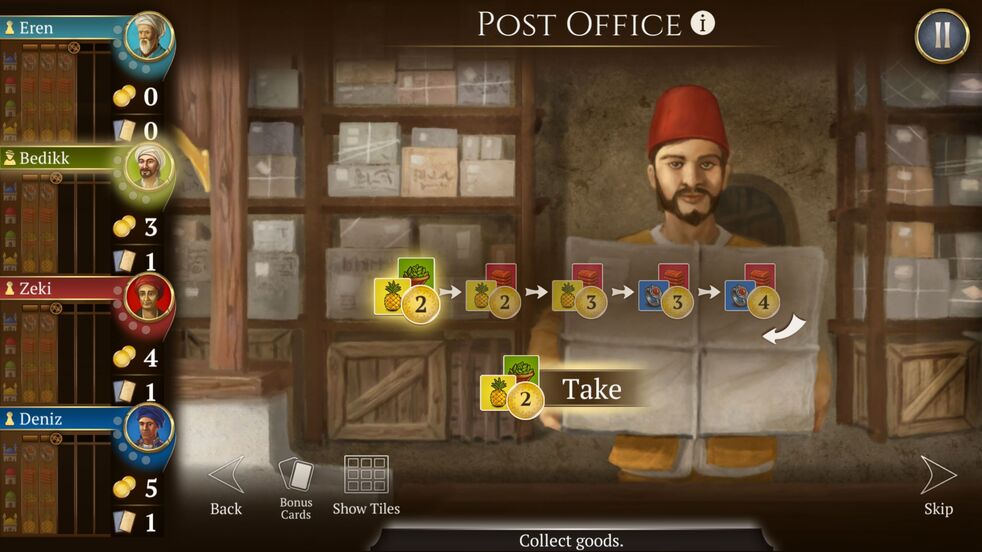Select Bedikk's player portrait

pyautogui.click(x=149, y=168)
